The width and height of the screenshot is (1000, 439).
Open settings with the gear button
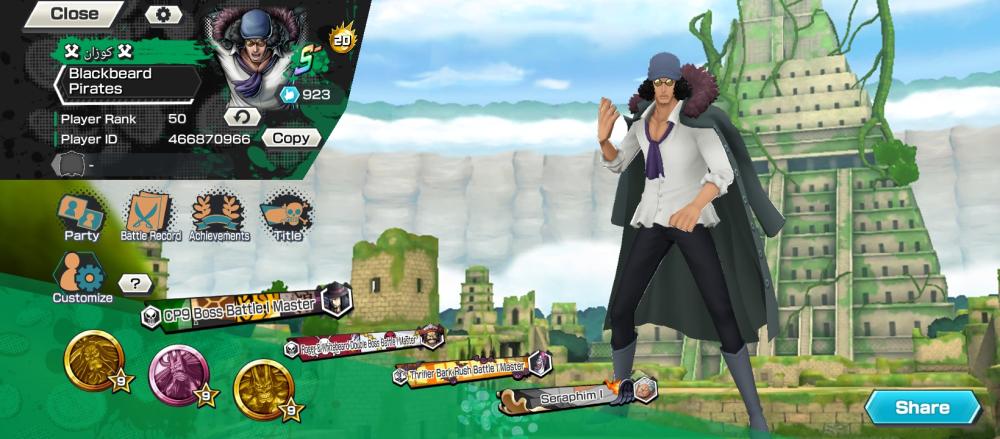[163, 15]
